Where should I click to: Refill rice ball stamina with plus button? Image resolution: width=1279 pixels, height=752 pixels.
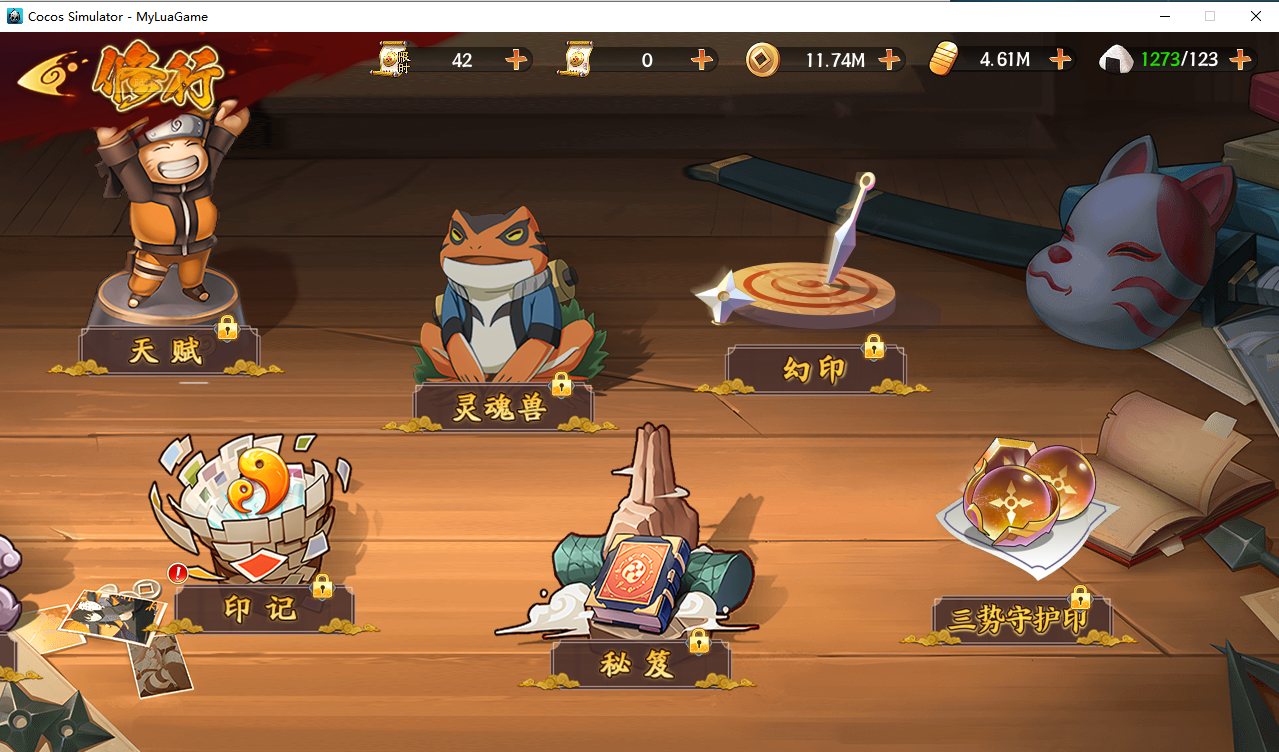click(1240, 60)
